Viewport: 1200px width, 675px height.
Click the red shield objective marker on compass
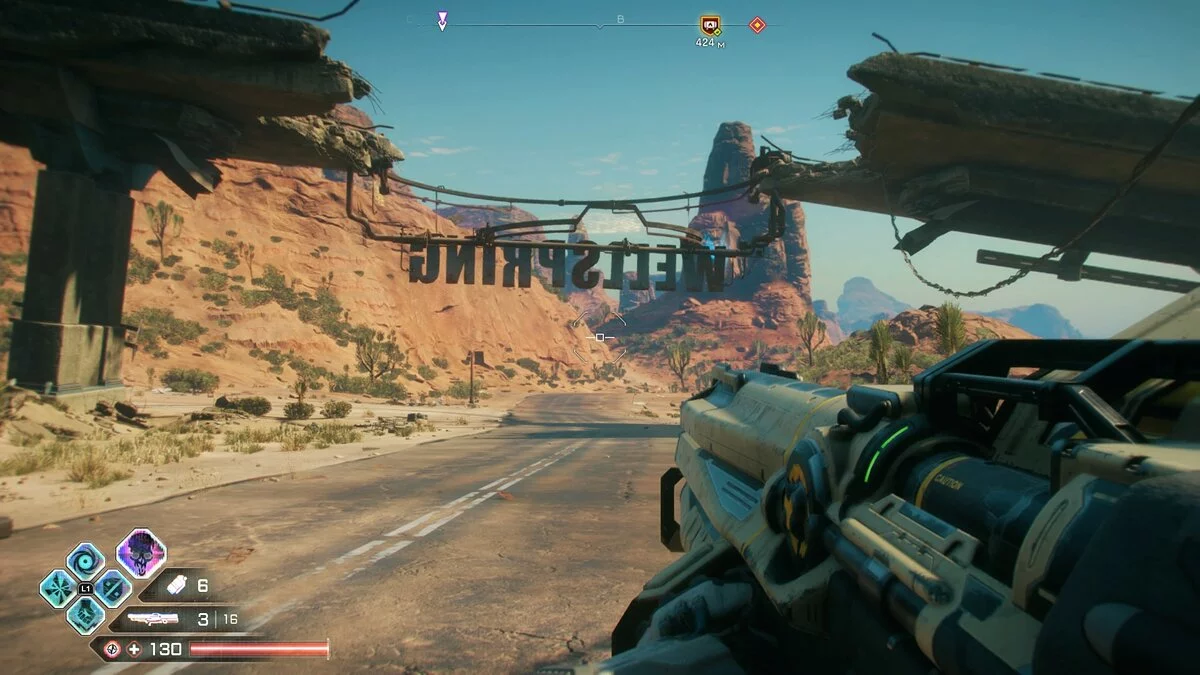point(710,26)
